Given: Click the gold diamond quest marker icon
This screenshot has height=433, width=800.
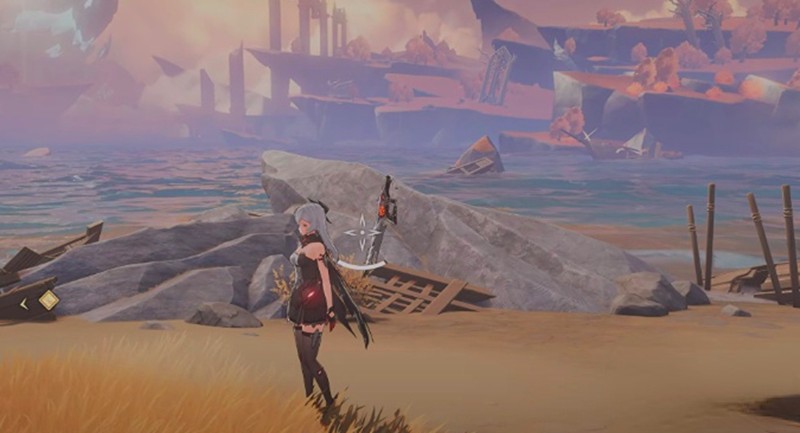Looking at the screenshot, I should (48, 299).
